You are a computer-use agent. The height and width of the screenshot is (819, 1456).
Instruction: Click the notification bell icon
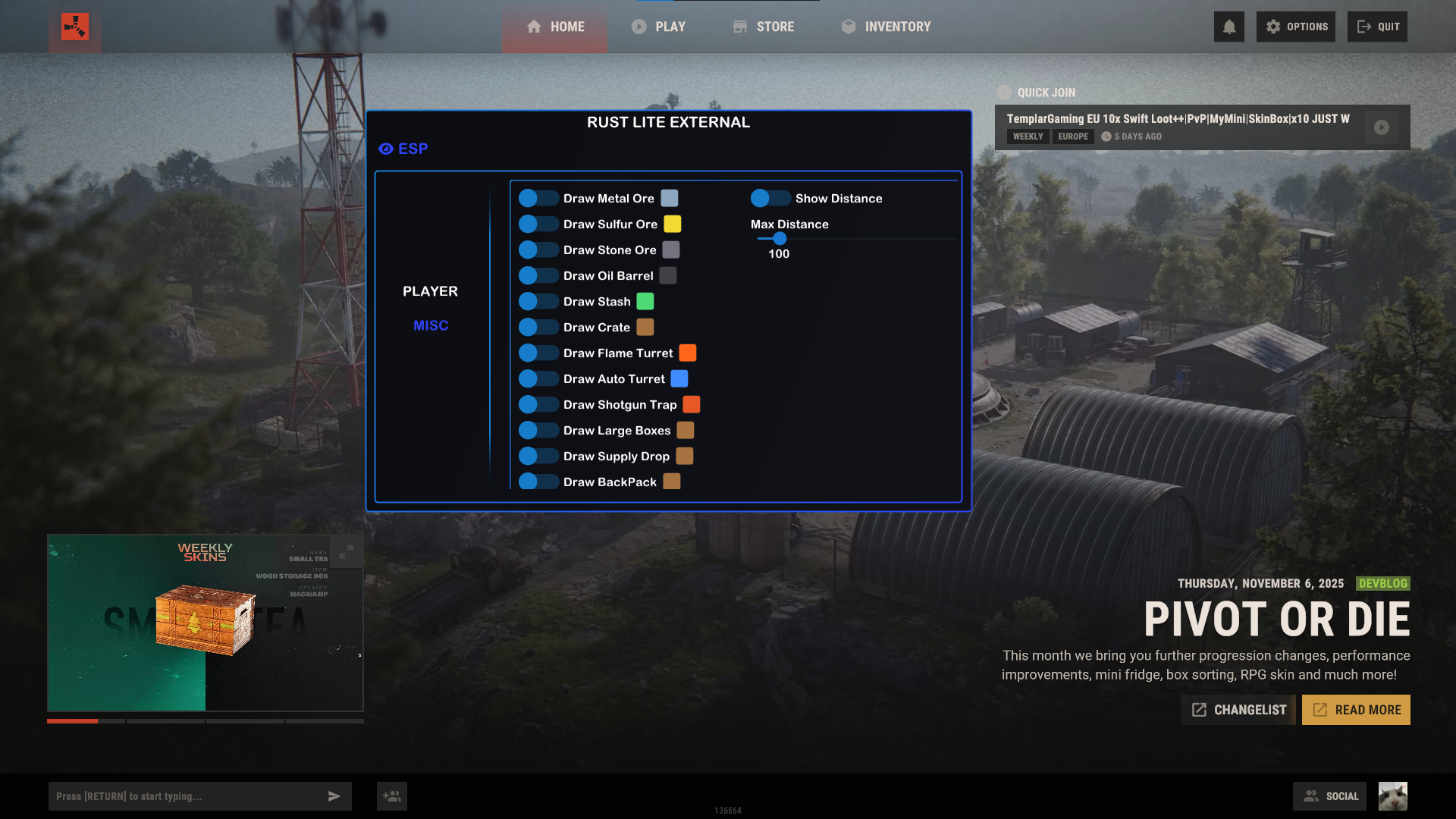[x=1228, y=27]
